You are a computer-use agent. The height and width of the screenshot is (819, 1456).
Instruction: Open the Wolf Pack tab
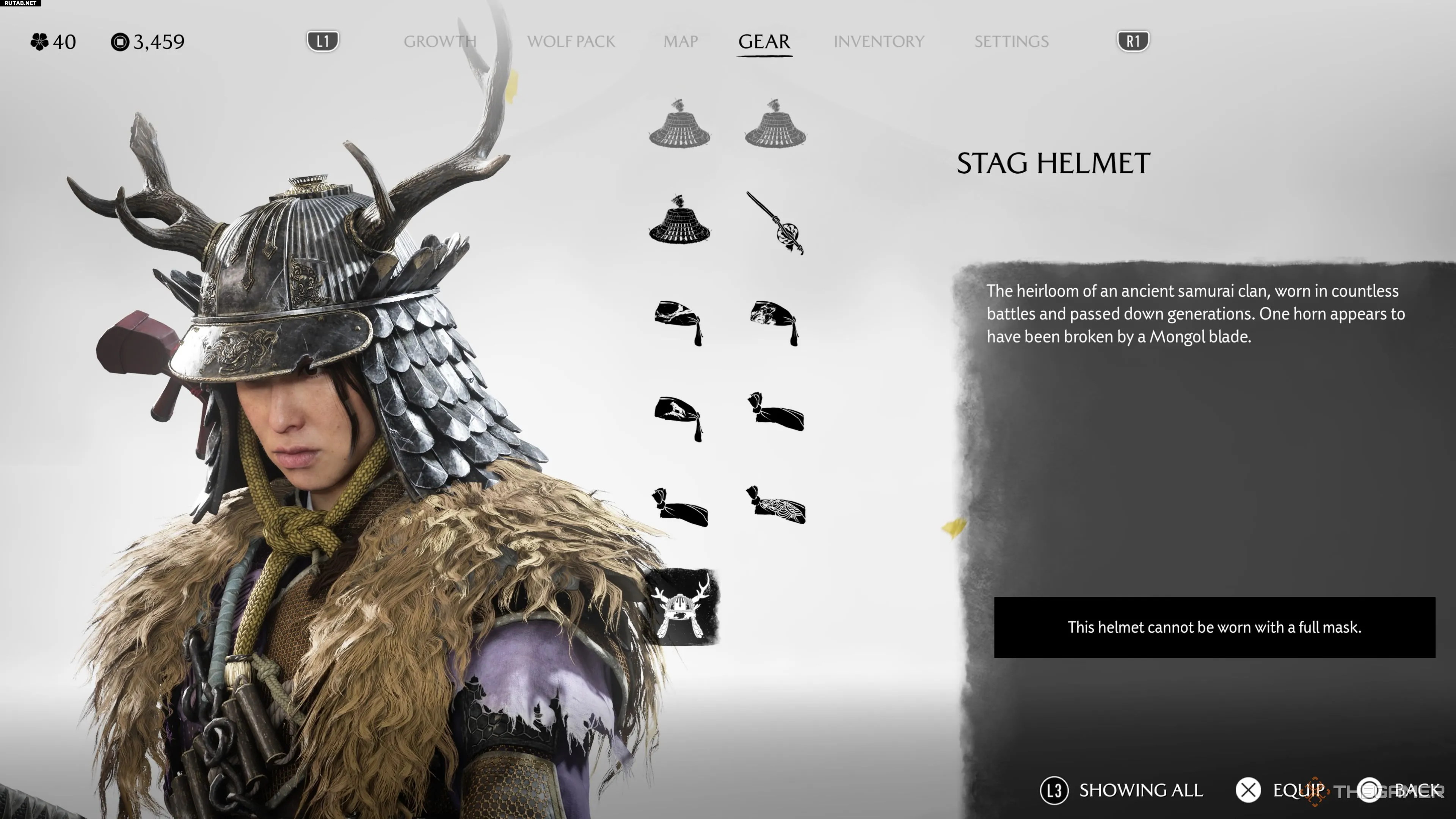[571, 41]
